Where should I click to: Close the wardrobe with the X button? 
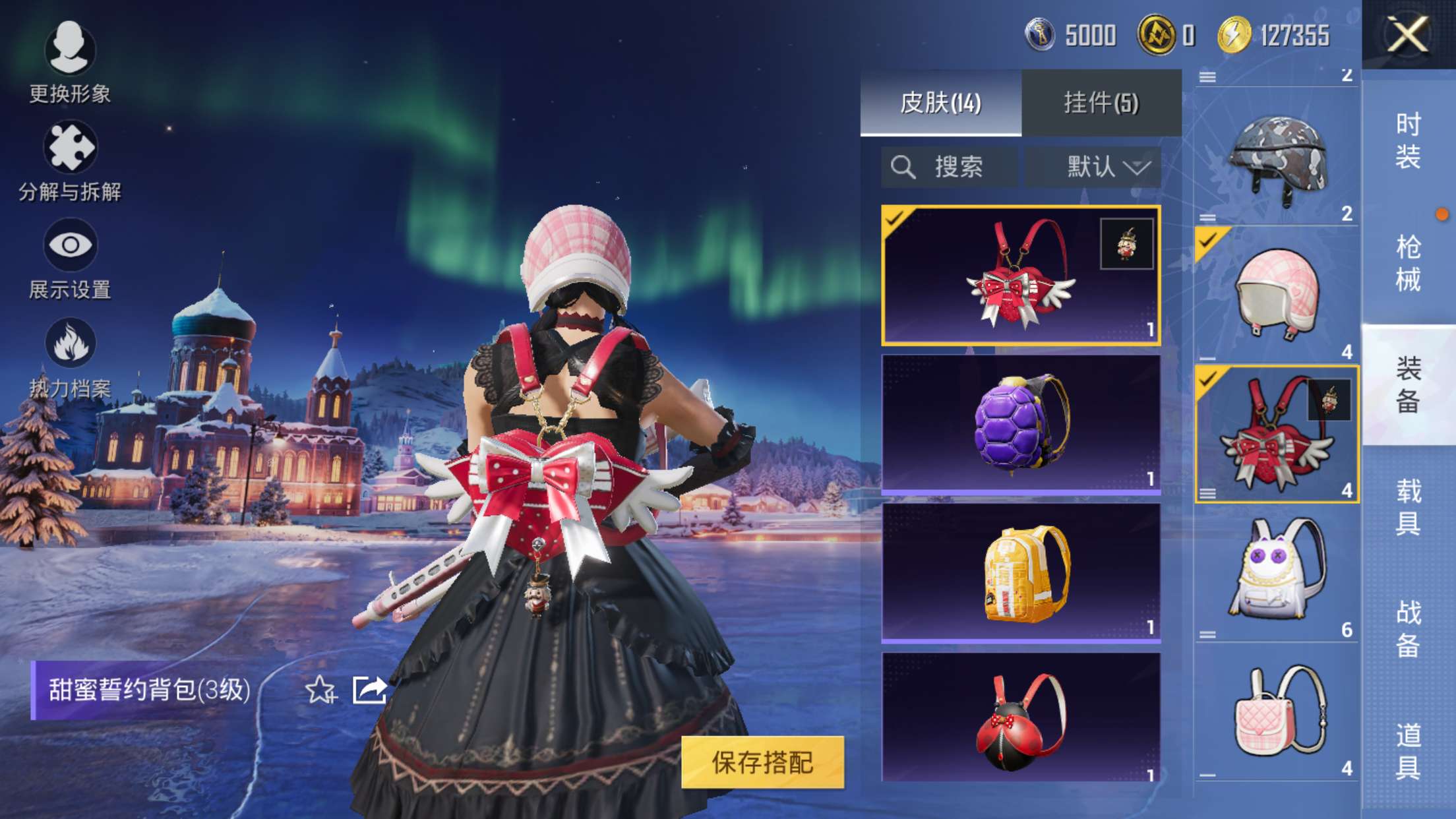pos(1407,34)
